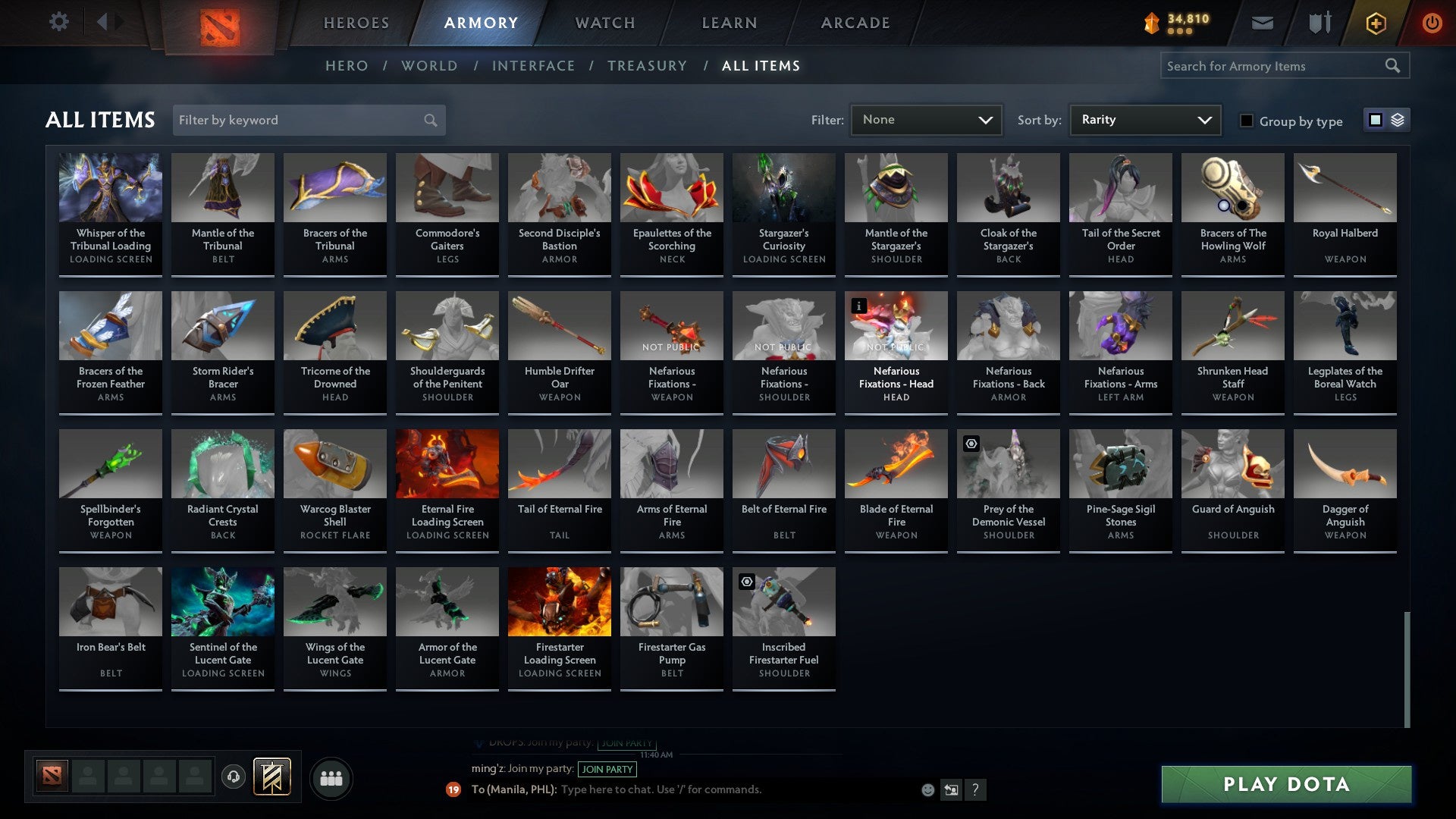Switch to the WATCH tab
This screenshot has height=819, width=1456.
(604, 22)
